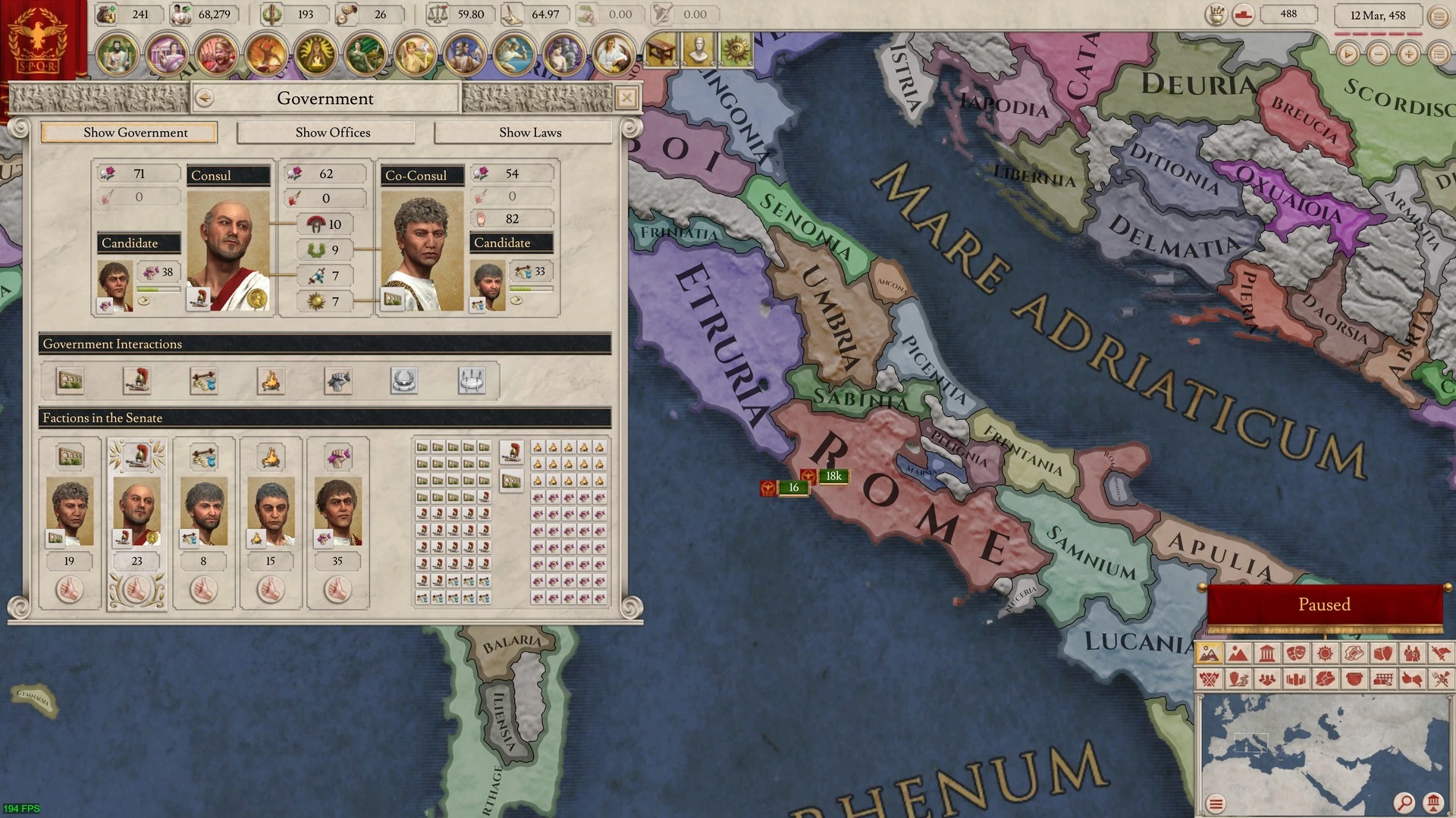Go back using the Government panel arrow
The width and height of the screenshot is (1456, 818).
point(204,98)
